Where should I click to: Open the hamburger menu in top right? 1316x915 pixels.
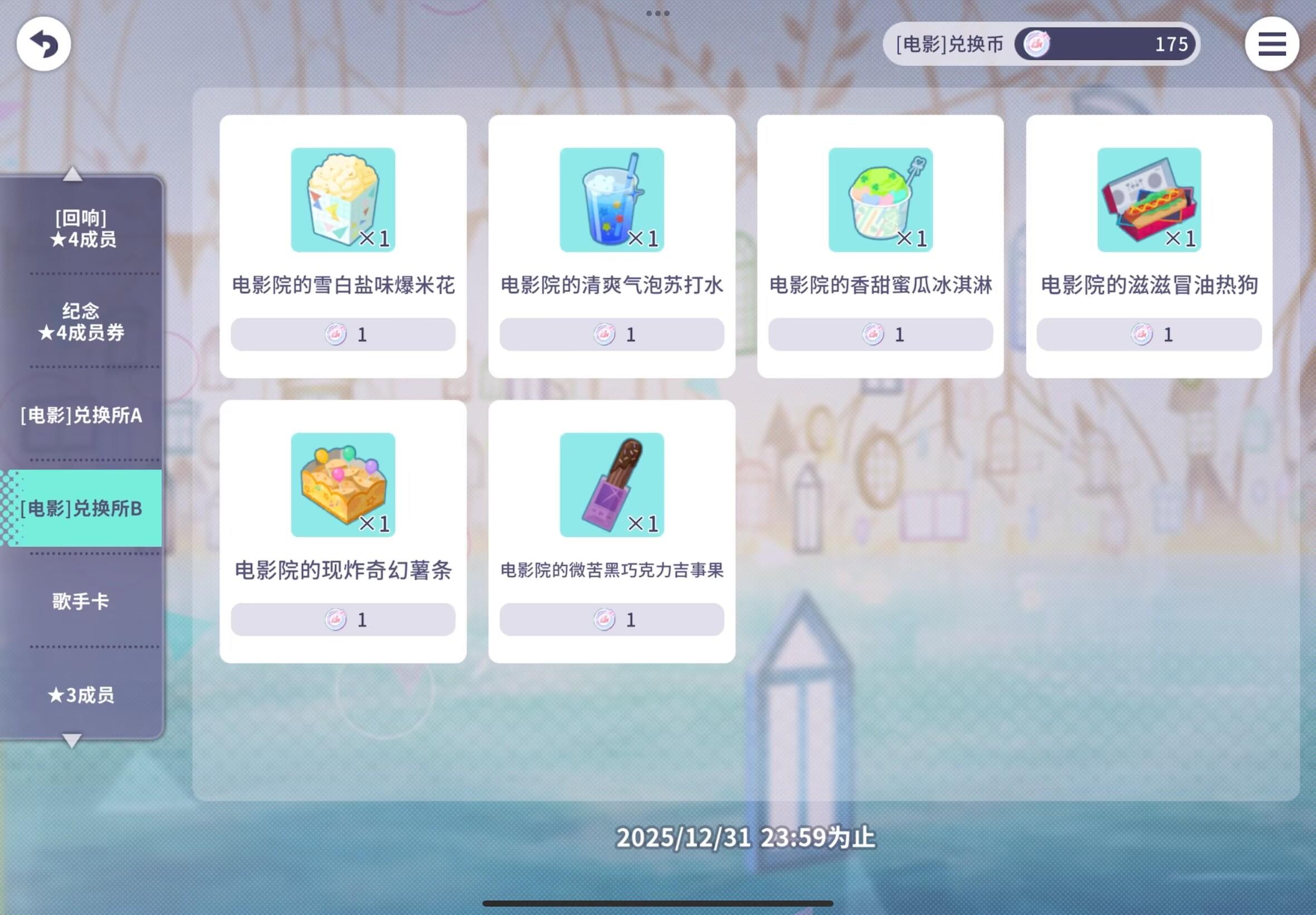[1271, 44]
